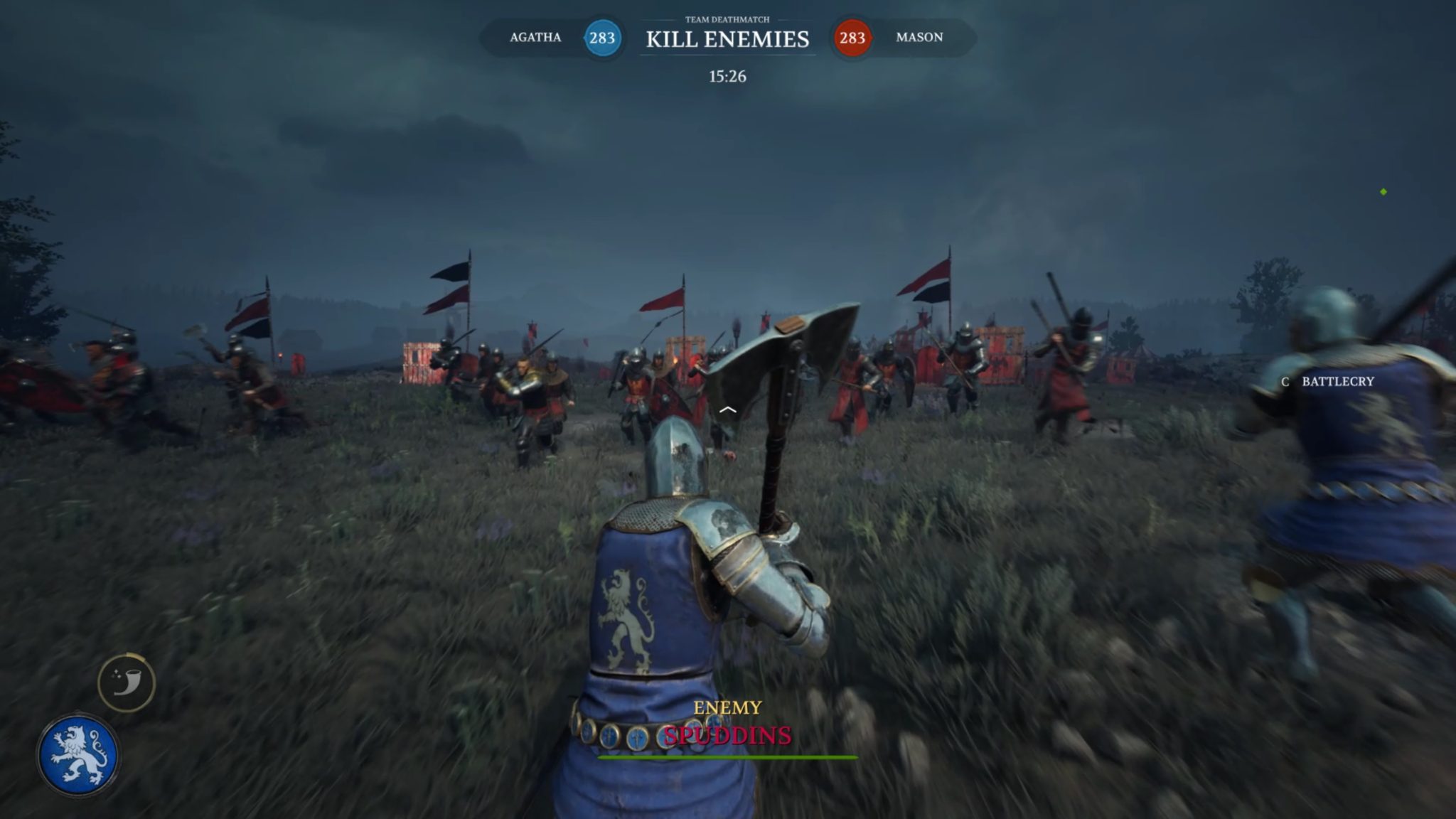The width and height of the screenshot is (1456, 819).
Task: Click the green hit marker dot
Action: point(1383,191)
